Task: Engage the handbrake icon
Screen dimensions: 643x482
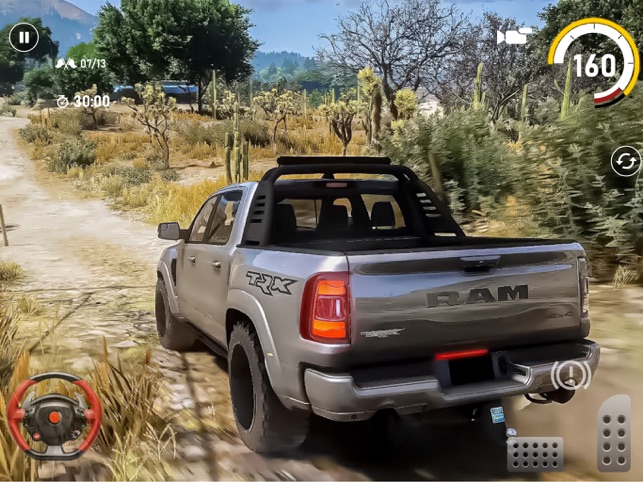Action: (570, 375)
